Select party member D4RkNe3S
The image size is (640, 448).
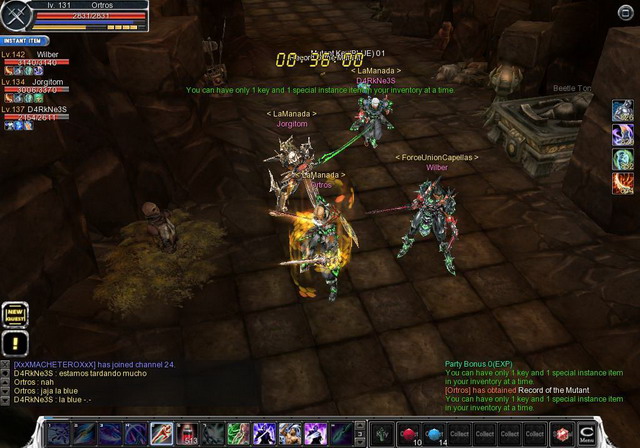[48, 109]
